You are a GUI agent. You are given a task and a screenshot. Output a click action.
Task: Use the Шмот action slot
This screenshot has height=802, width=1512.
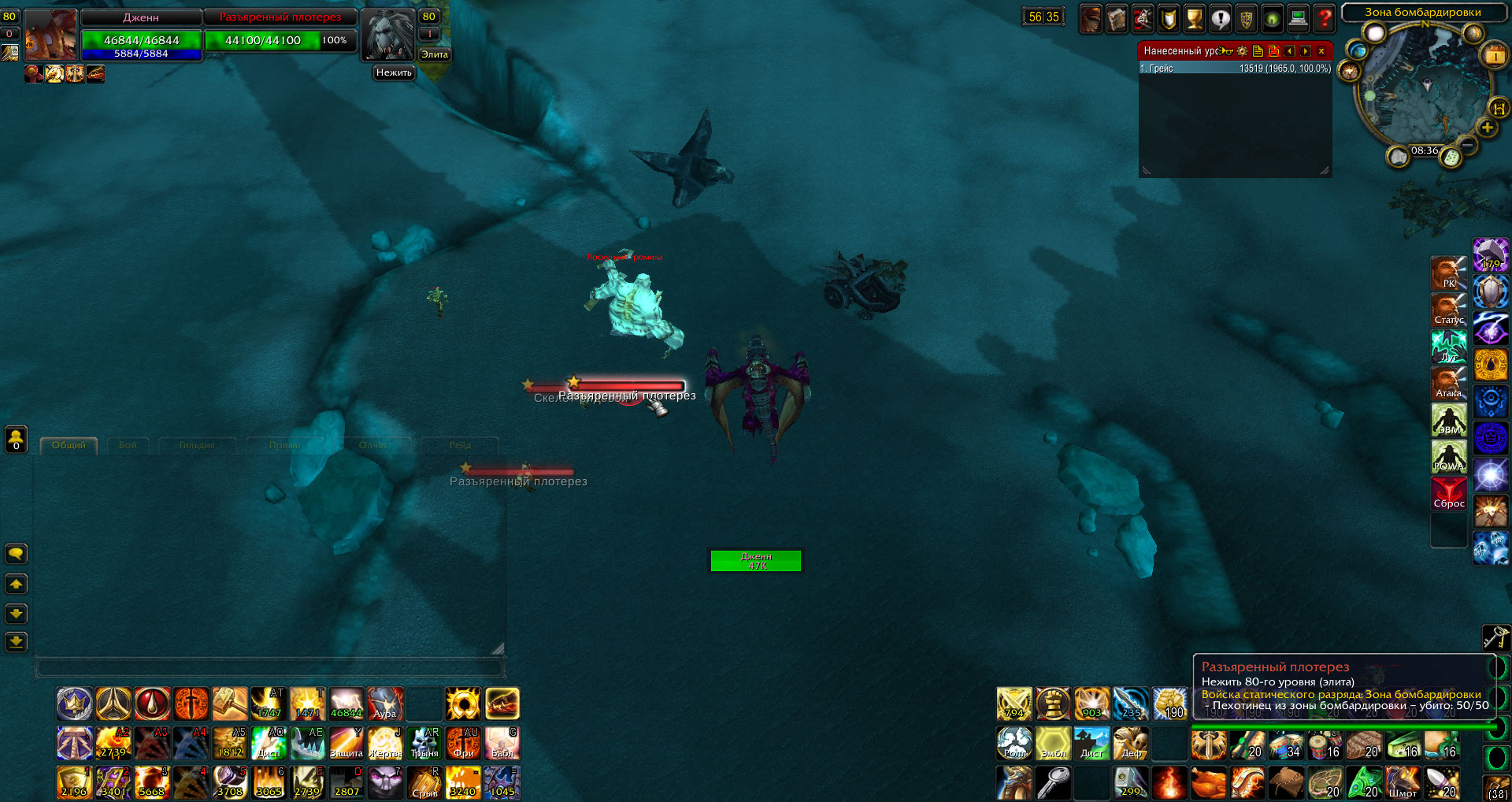1403,782
